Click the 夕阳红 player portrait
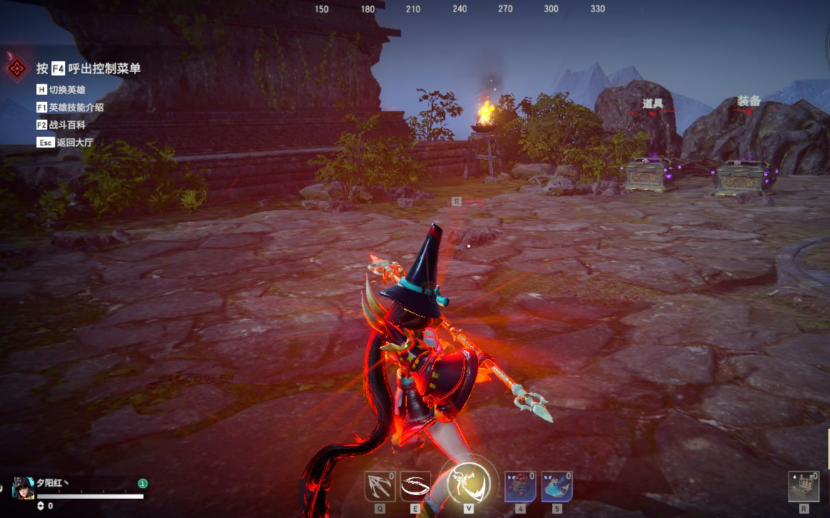The height and width of the screenshot is (518, 830). (22, 489)
